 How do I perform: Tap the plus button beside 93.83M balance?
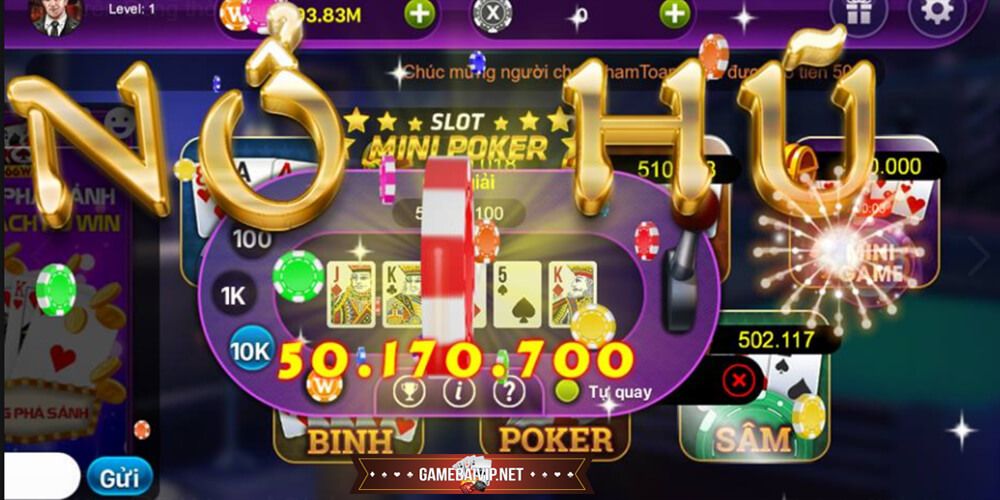(420, 14)
